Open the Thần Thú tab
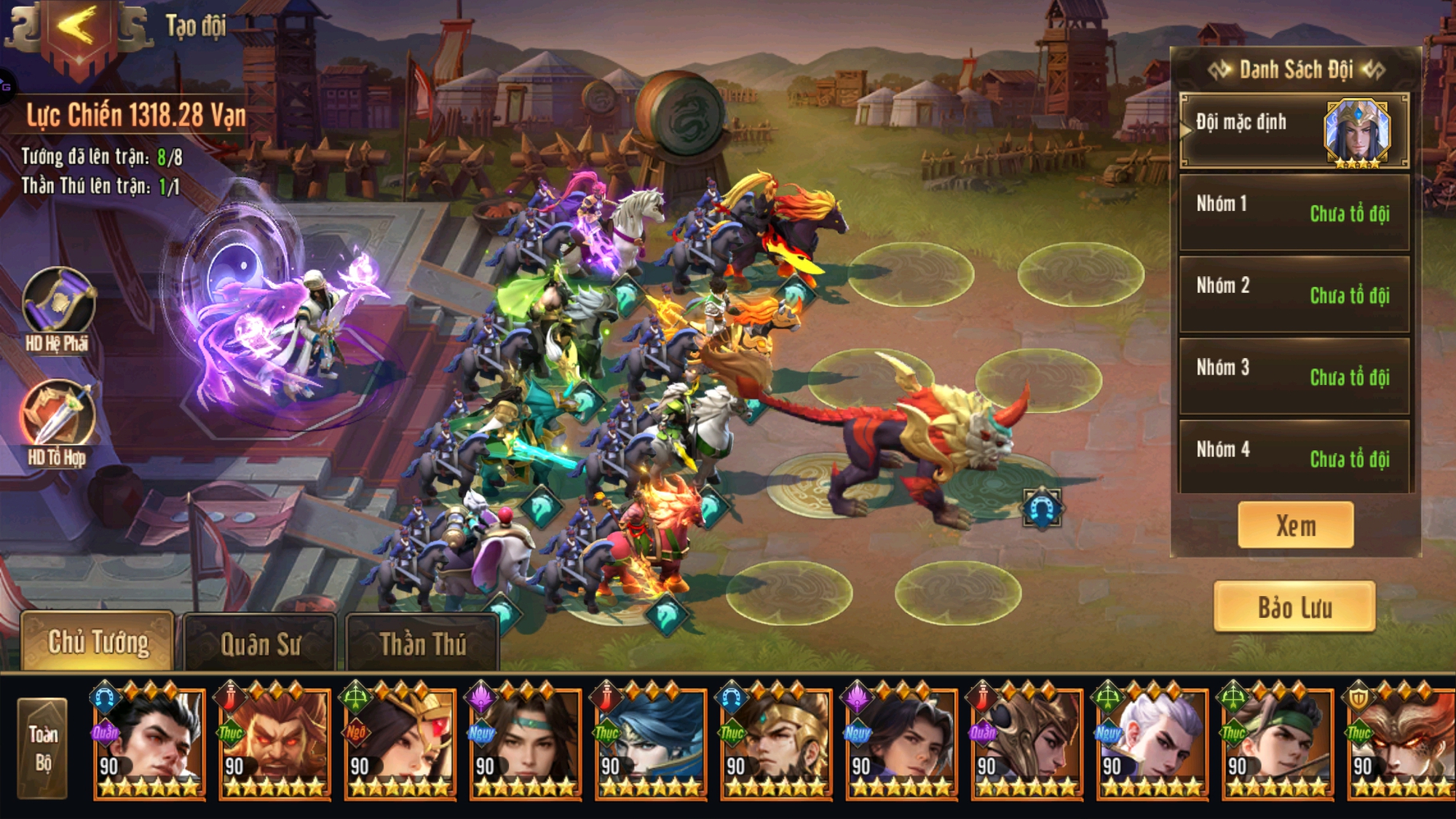Viewport: 1456px width, 819px height. tap(422, 644)
